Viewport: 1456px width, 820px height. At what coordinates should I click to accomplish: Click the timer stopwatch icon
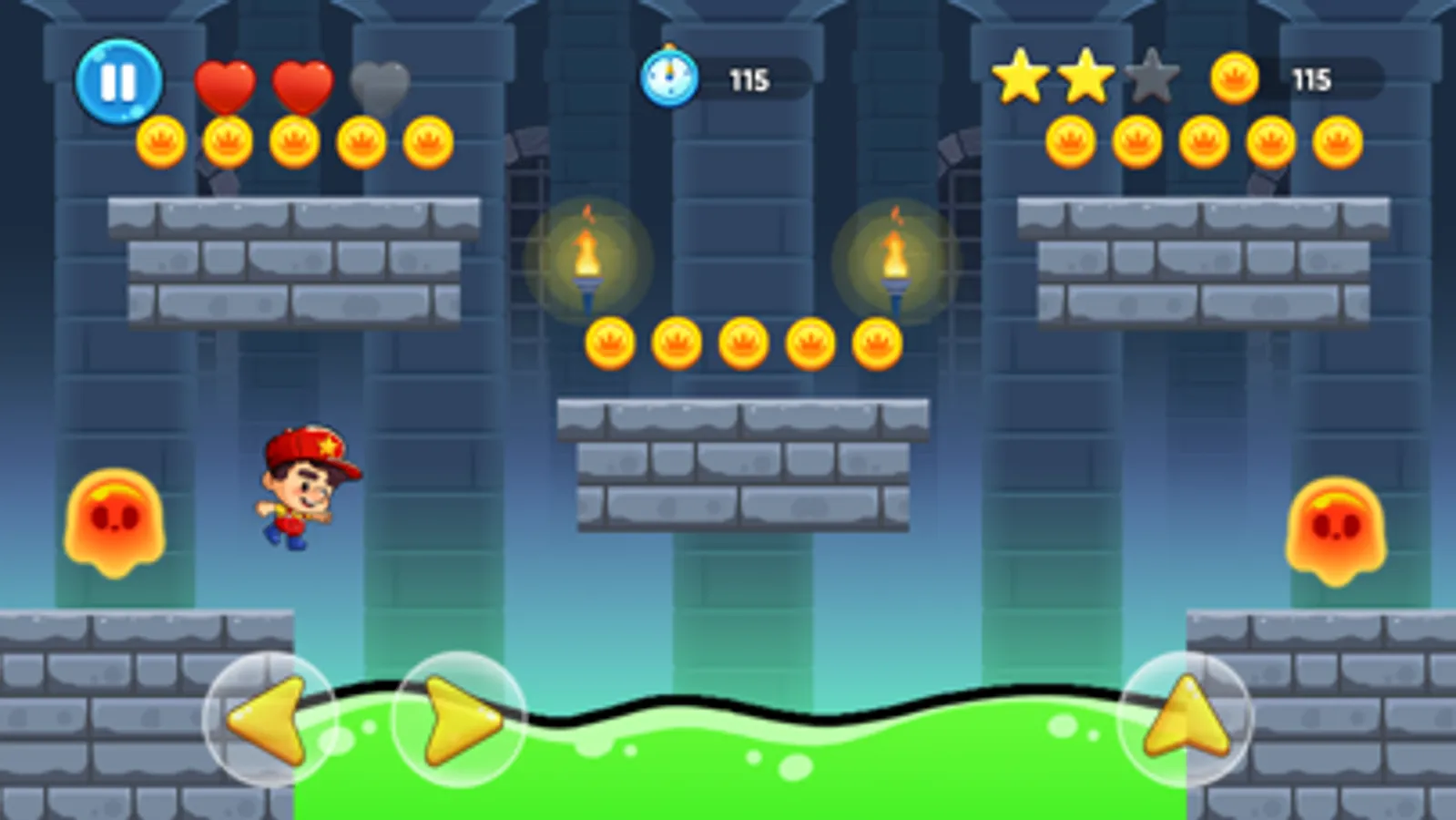click(669, 77)
